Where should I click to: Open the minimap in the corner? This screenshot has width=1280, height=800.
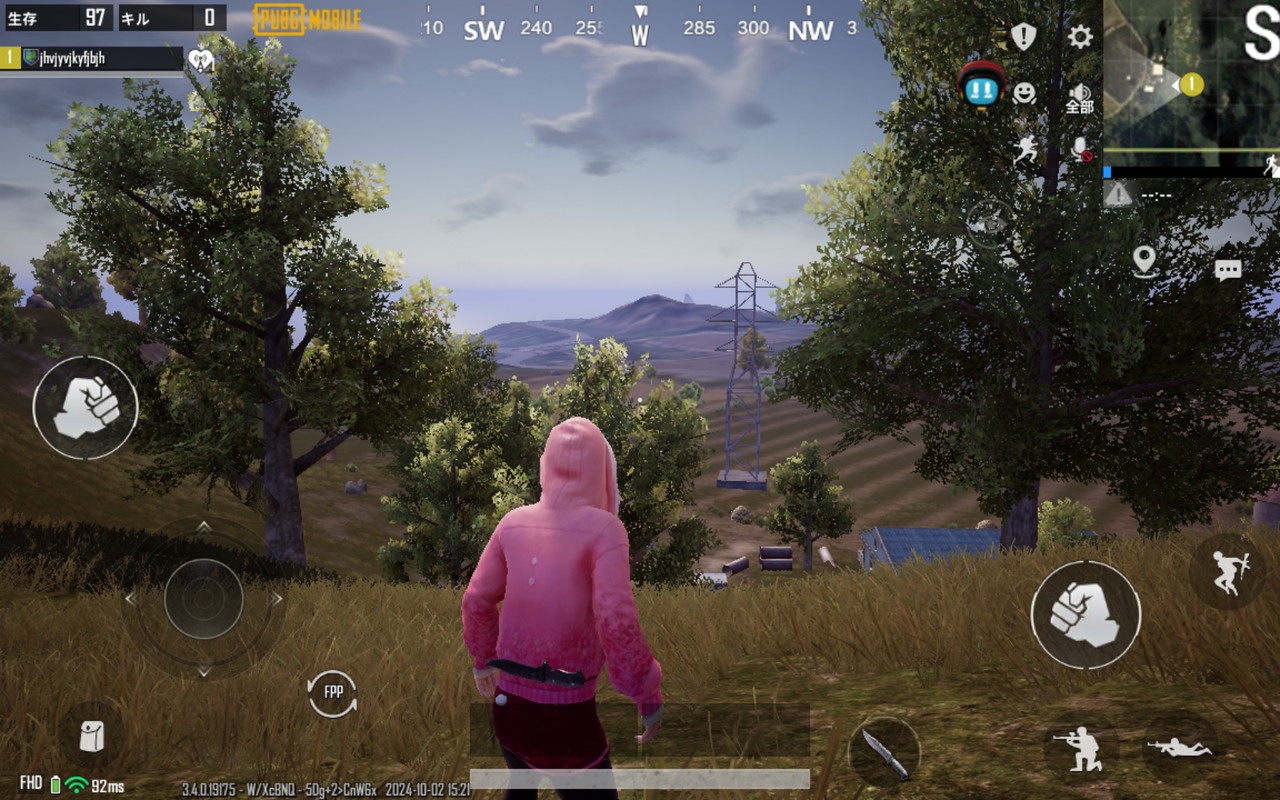coord(1190,85)
